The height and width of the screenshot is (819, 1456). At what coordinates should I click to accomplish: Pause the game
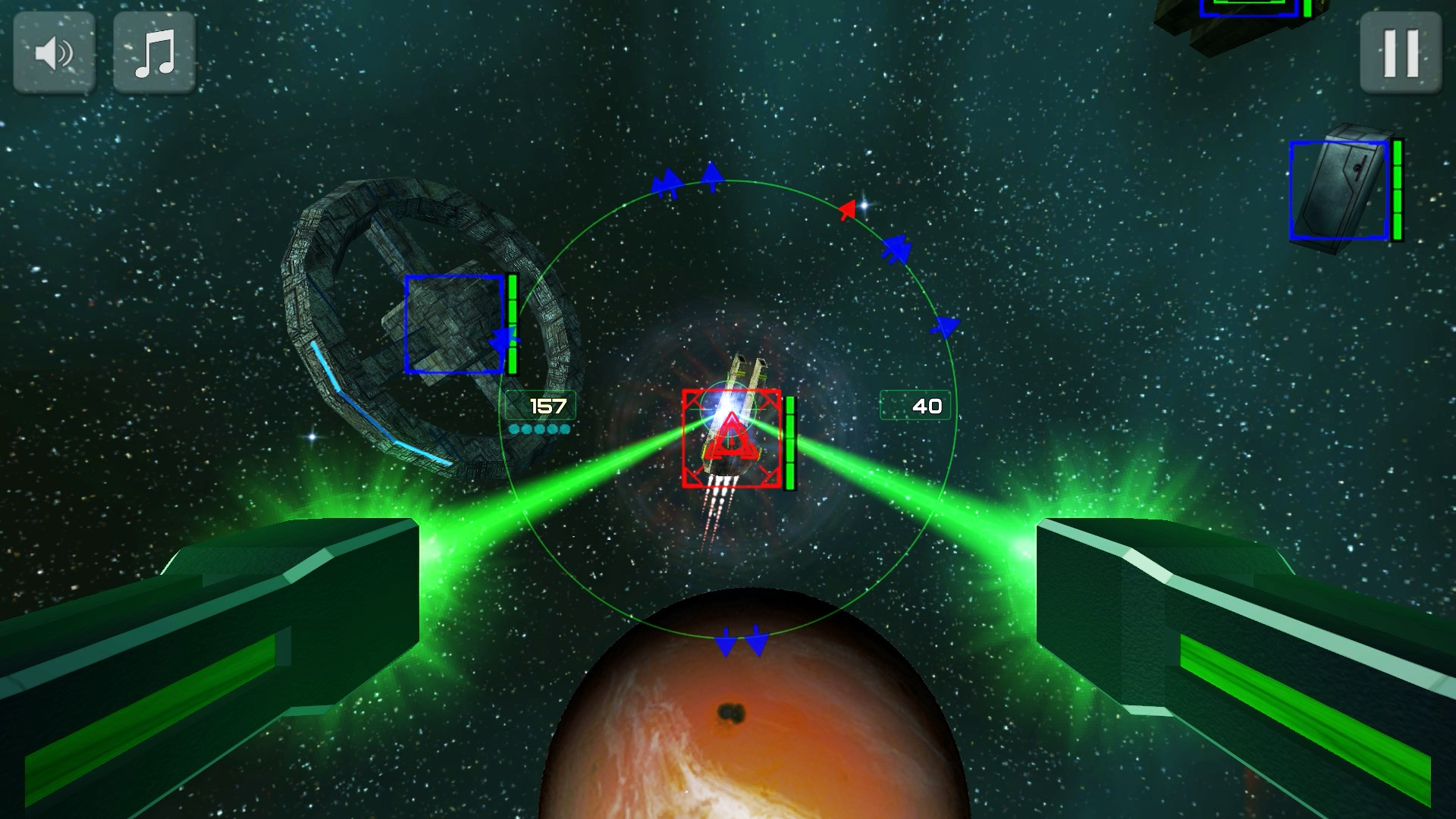[x=1401, y=52]
